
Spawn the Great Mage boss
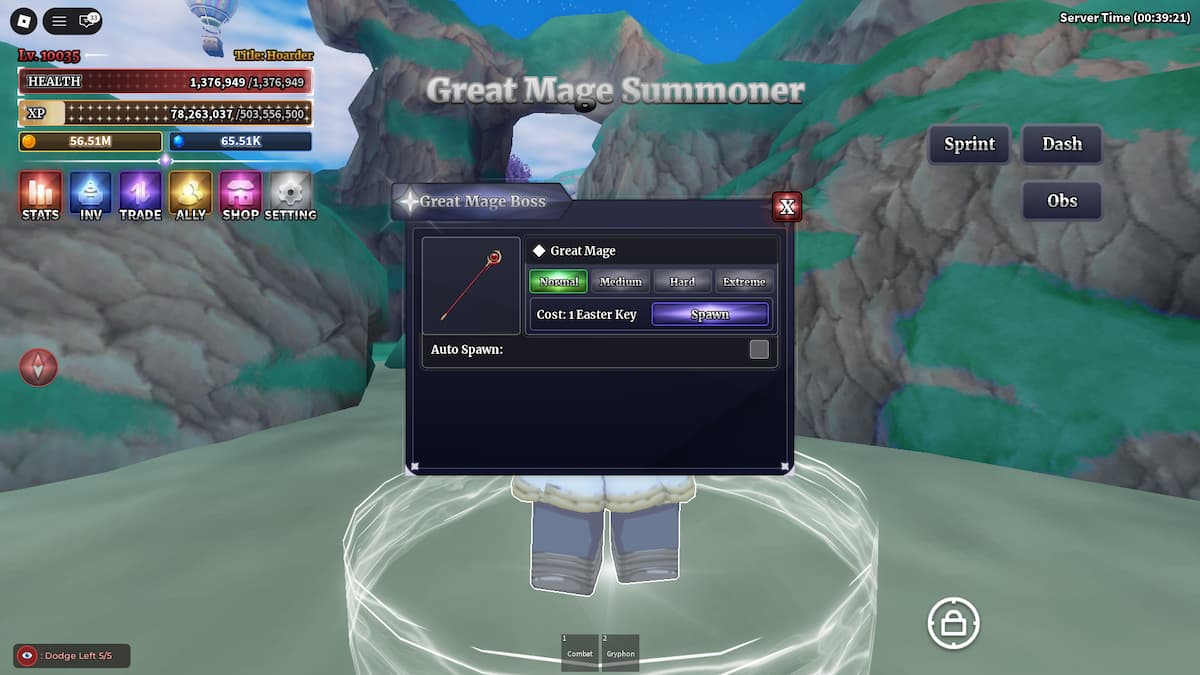[x=710, y=314]
